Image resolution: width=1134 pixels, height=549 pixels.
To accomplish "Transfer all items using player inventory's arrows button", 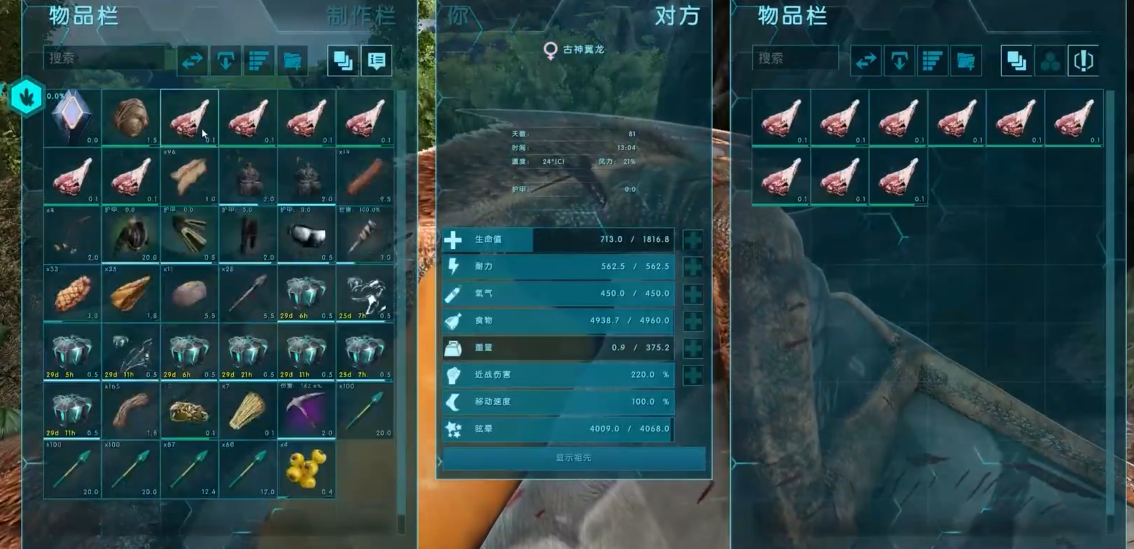I will (x=191, y=61).
